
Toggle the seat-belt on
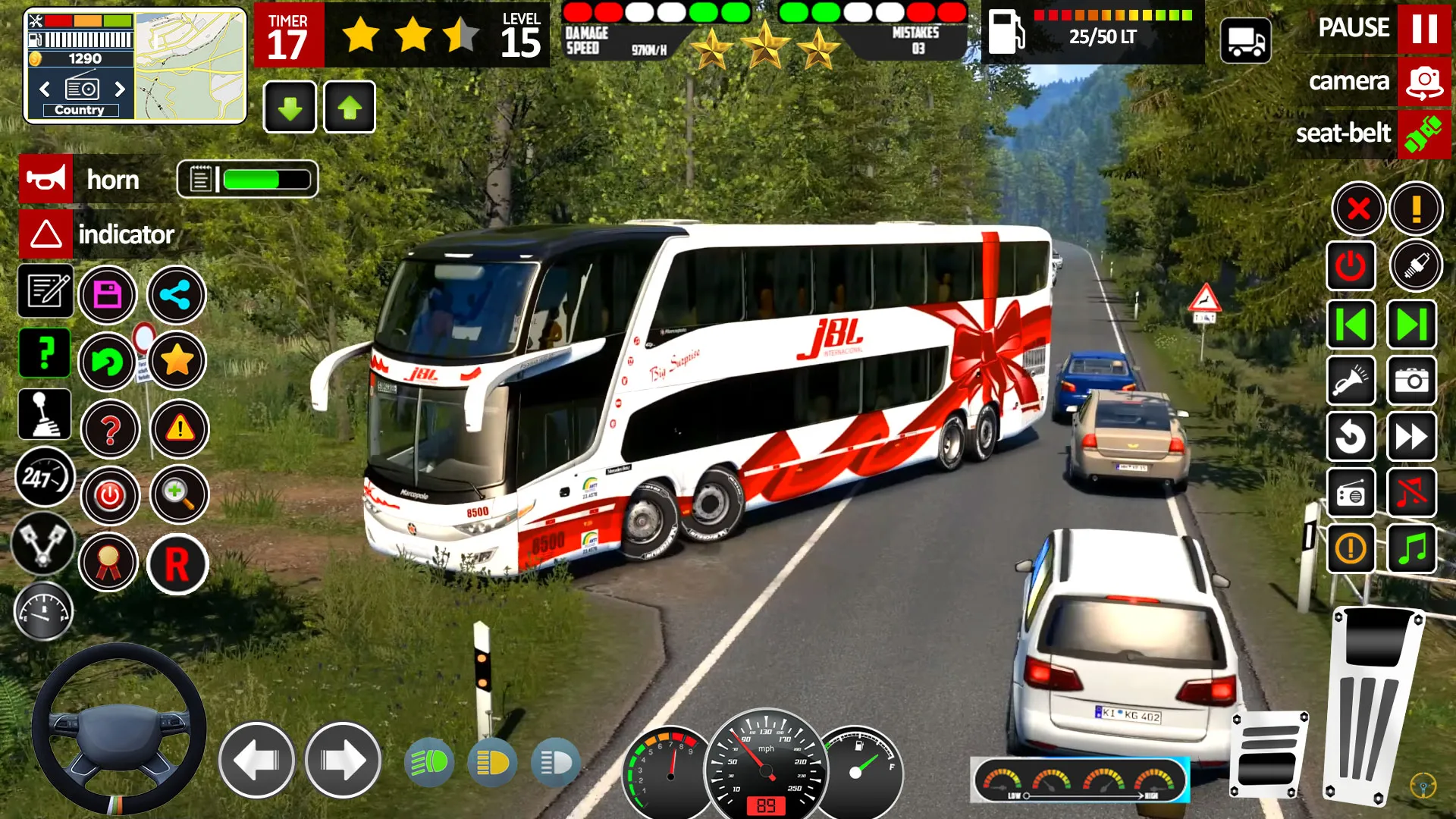click(1424, 134)
